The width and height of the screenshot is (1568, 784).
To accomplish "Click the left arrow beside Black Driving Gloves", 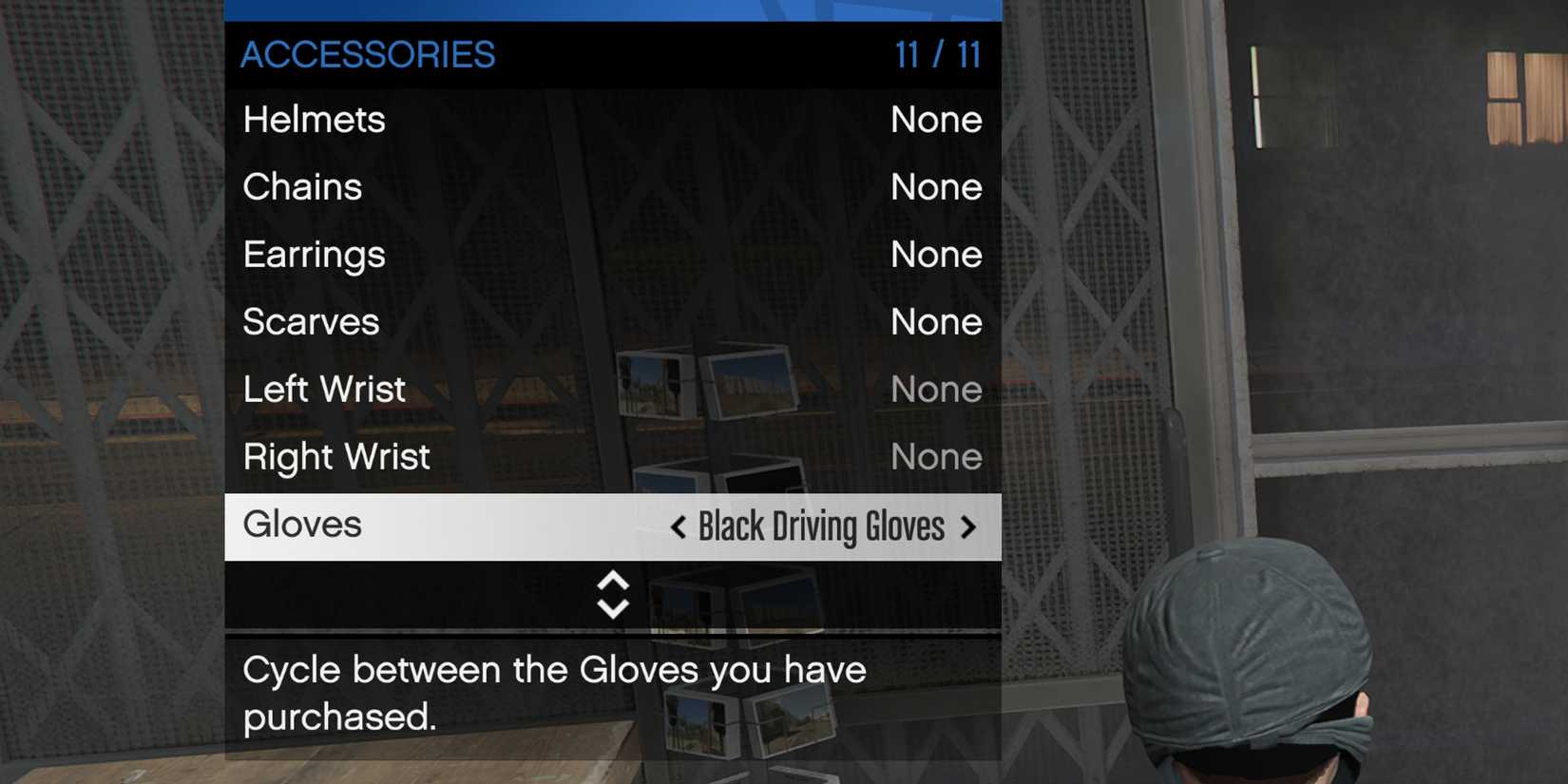I will [678, 526].
